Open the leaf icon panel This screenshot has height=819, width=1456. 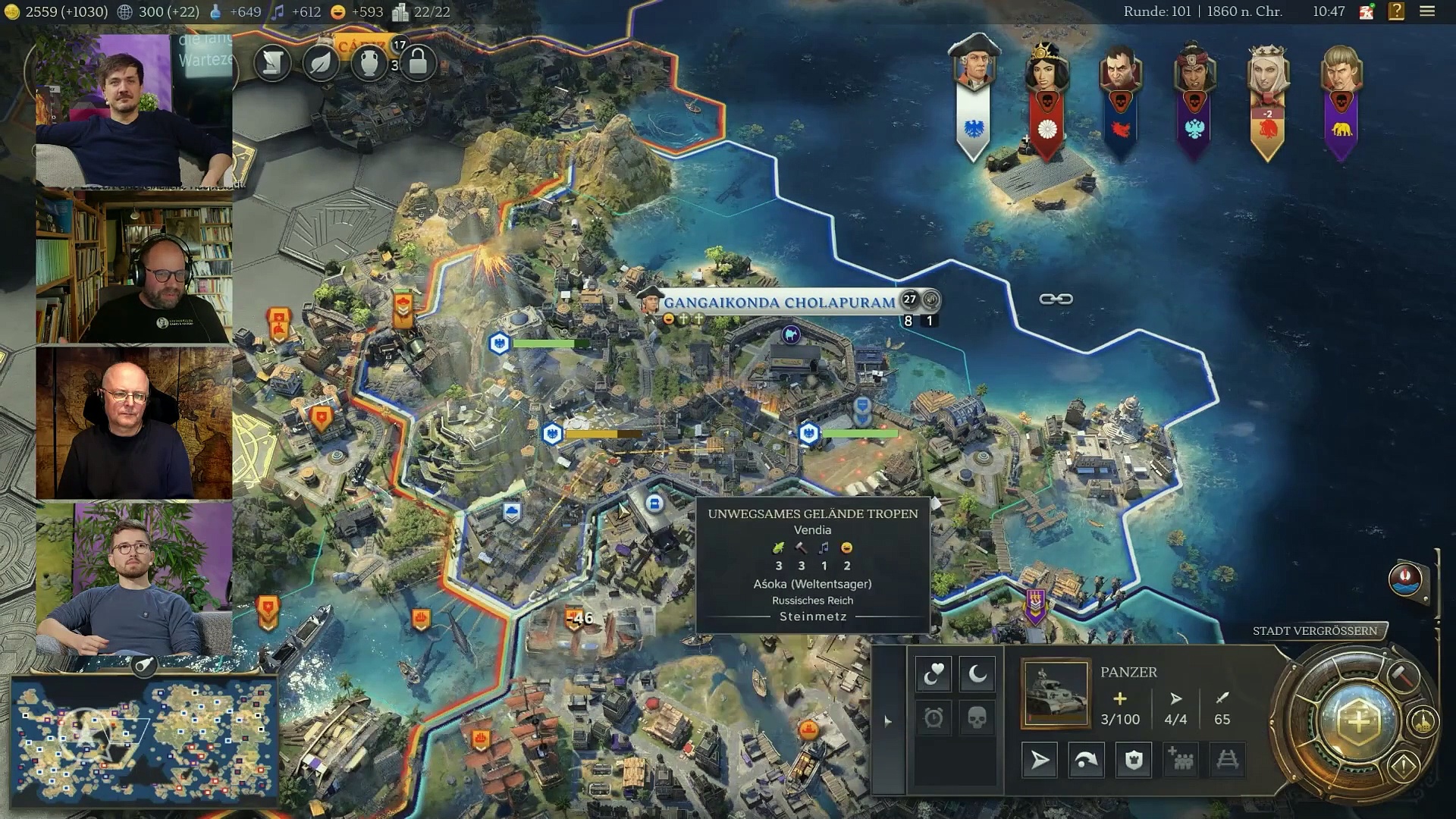click(x=321, y=62)
